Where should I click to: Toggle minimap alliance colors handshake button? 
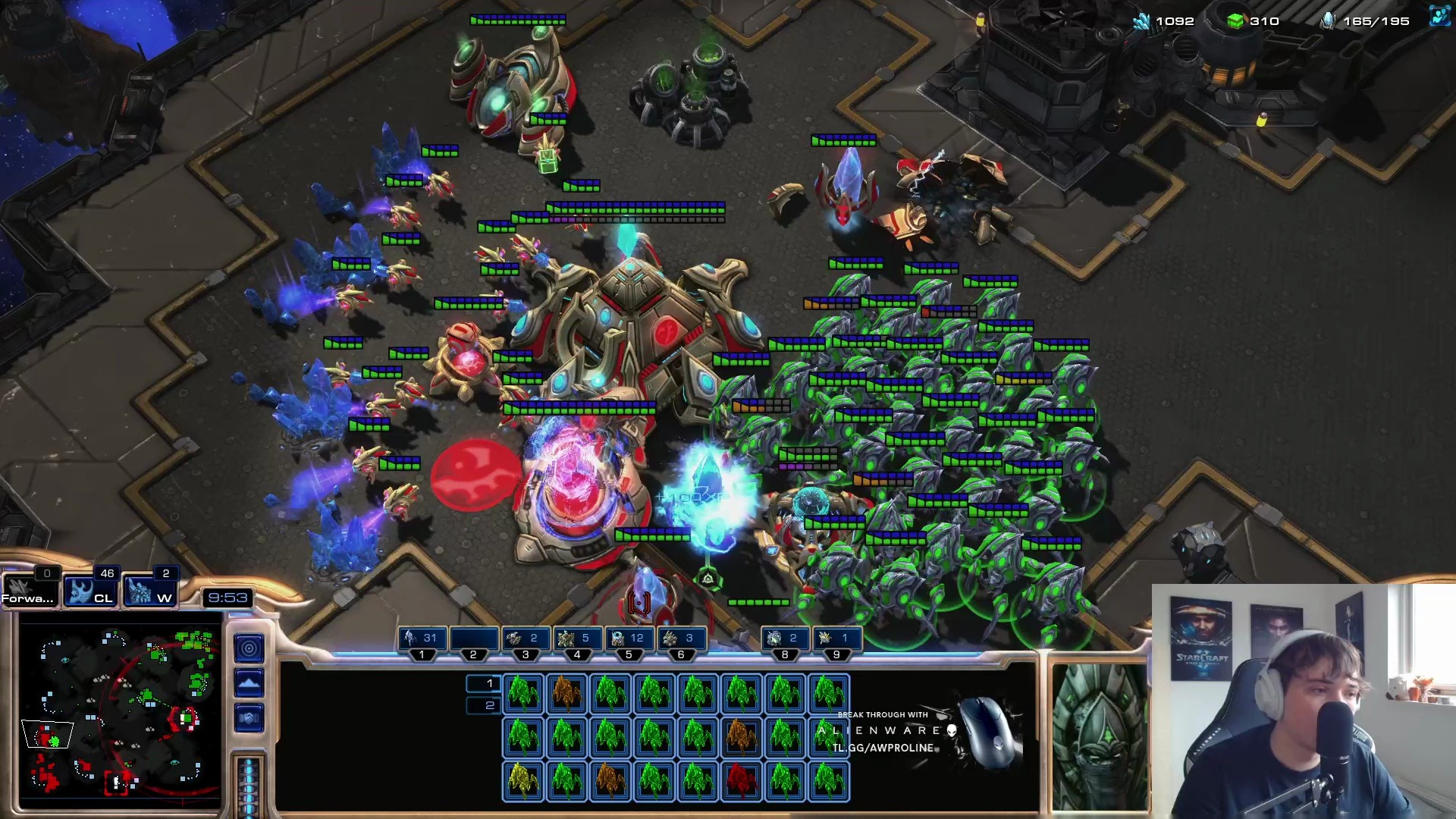(x=249, y=717)
